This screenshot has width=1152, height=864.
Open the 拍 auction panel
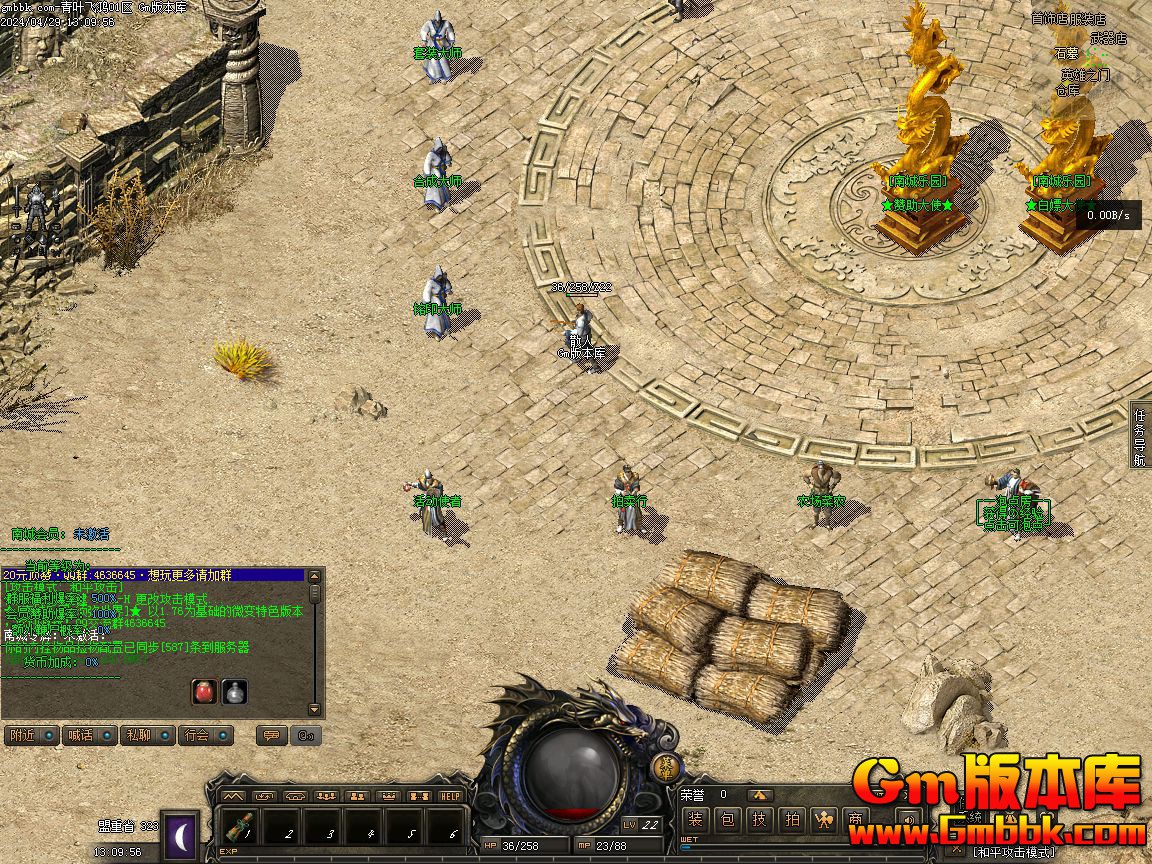(x=792, y=820)
